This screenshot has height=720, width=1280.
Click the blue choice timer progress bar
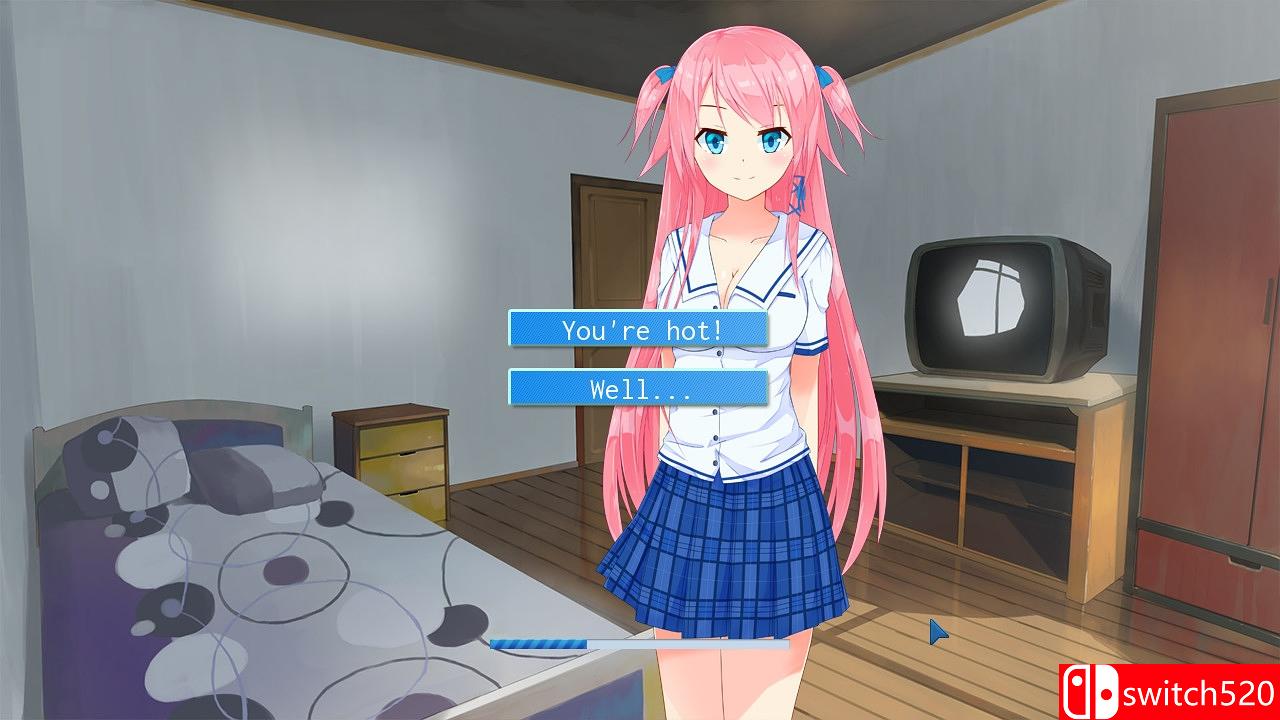point(600,643)
